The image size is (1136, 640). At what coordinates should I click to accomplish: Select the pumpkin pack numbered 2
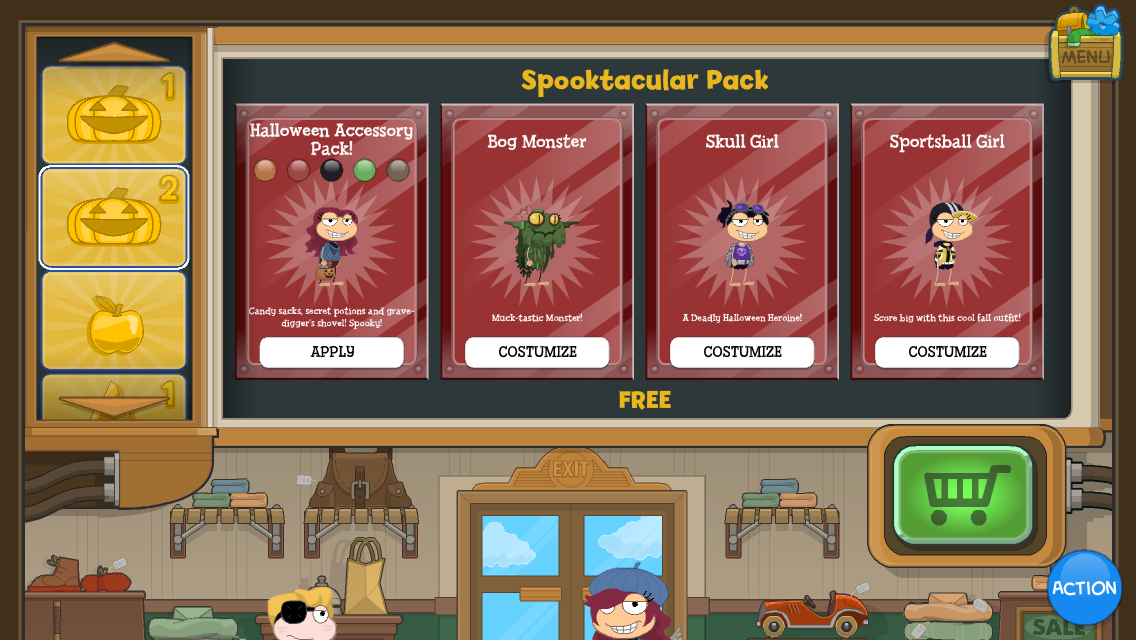pos(114,218)
